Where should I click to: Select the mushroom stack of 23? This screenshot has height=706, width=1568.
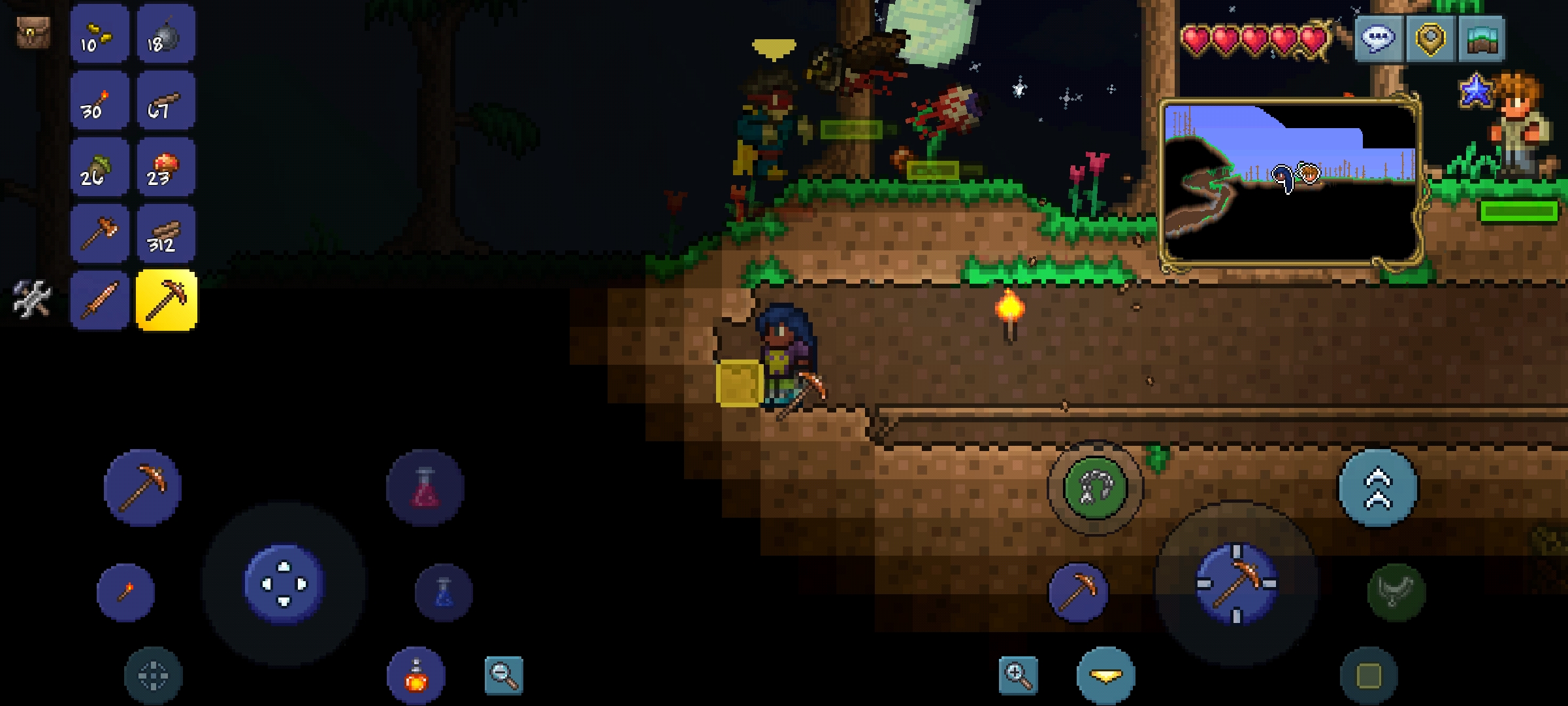[166, 168]
